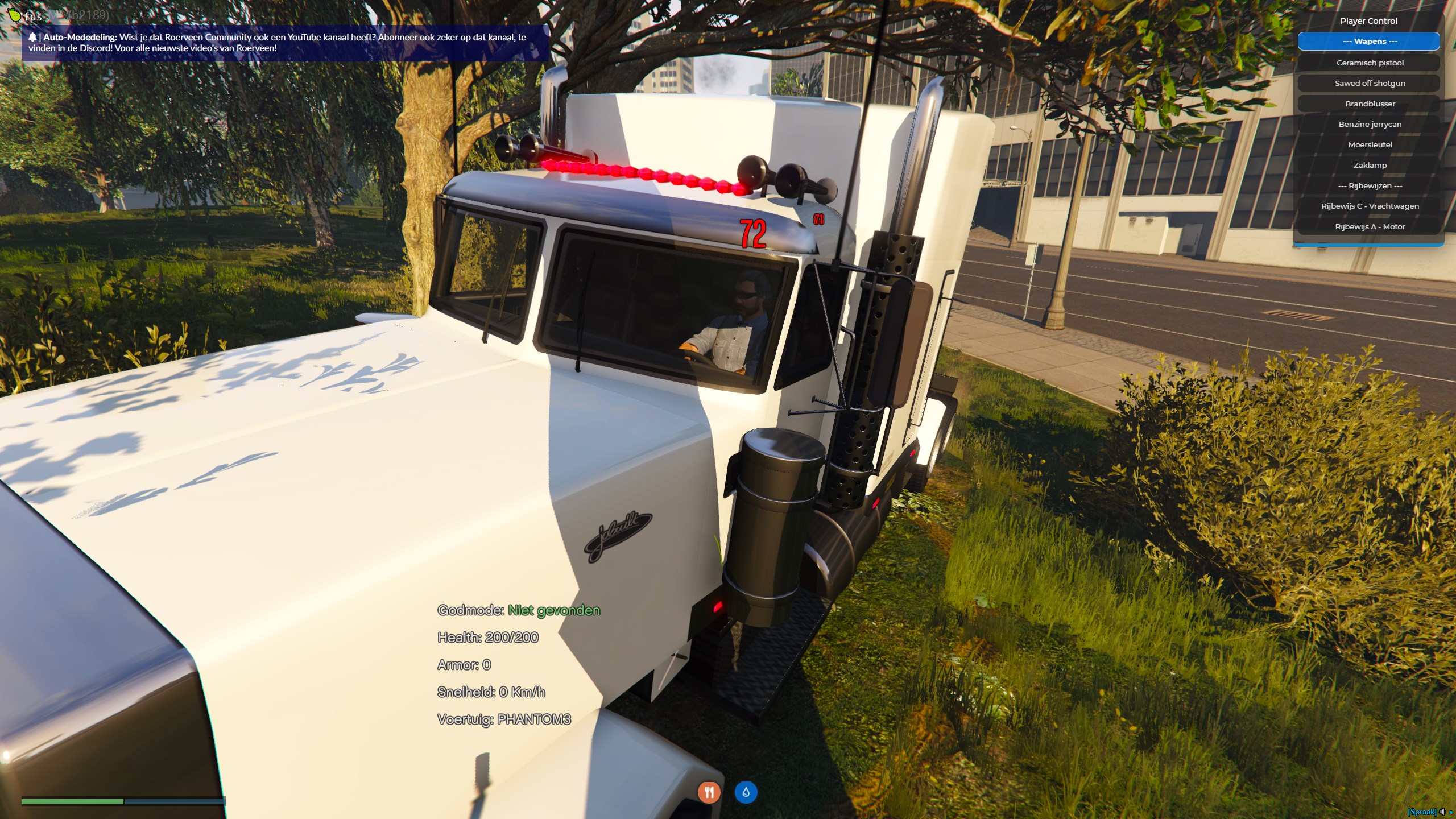Click the blue water drop thirst icon
The image size is (1456, 819).
(x=746, y=792)
